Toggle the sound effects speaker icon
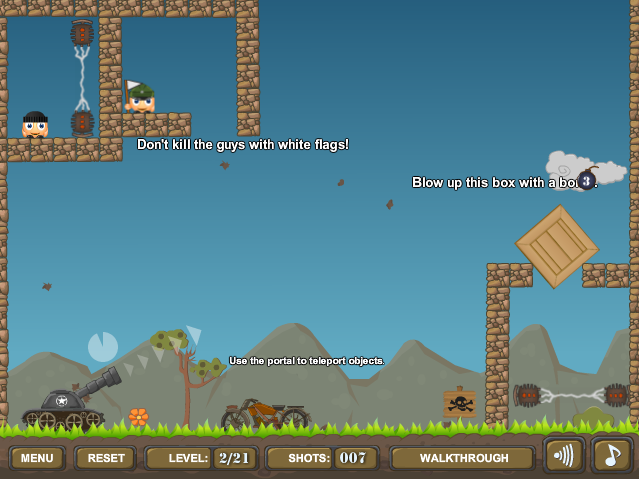The width and height of the screenshot is (639, 479). pos(564,455)
